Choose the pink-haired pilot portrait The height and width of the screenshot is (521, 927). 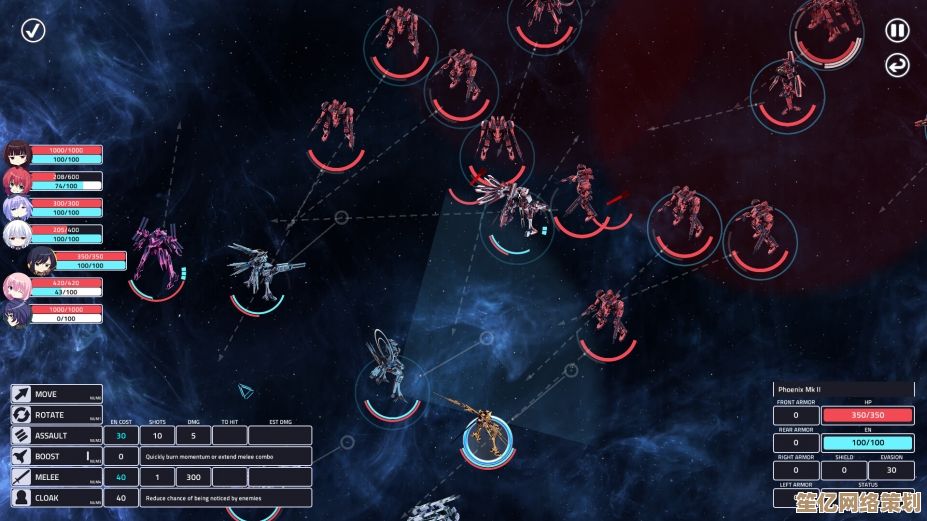click(16, 288)
